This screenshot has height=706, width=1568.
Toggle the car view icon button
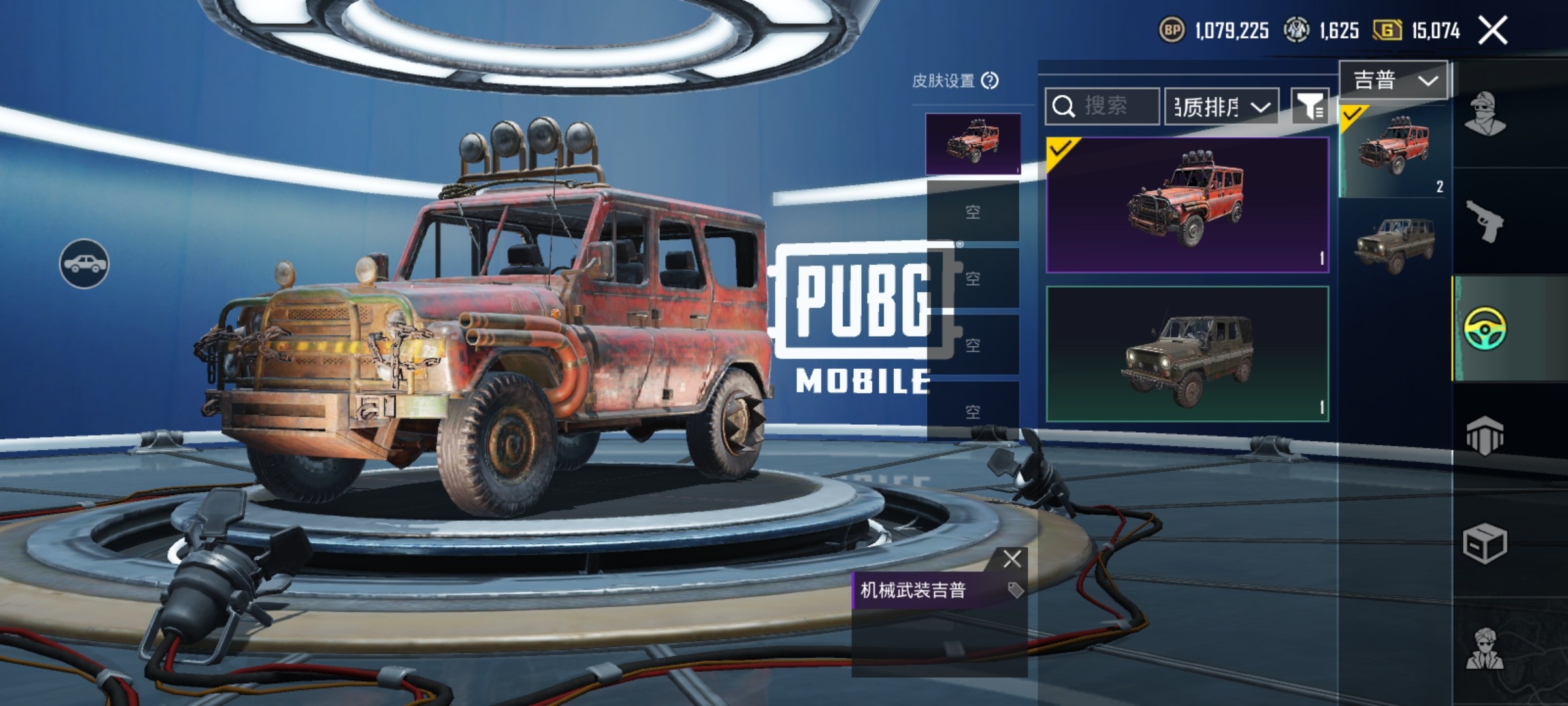coord(84,263)
